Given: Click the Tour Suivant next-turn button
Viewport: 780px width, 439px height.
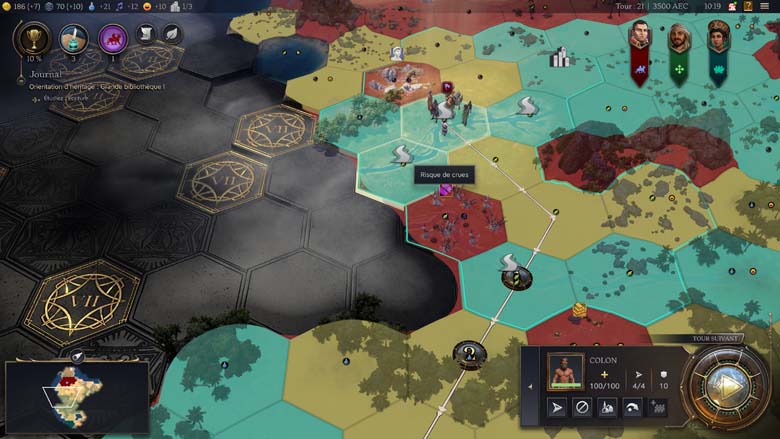Looking at the screenshot, I should point(729,387).
